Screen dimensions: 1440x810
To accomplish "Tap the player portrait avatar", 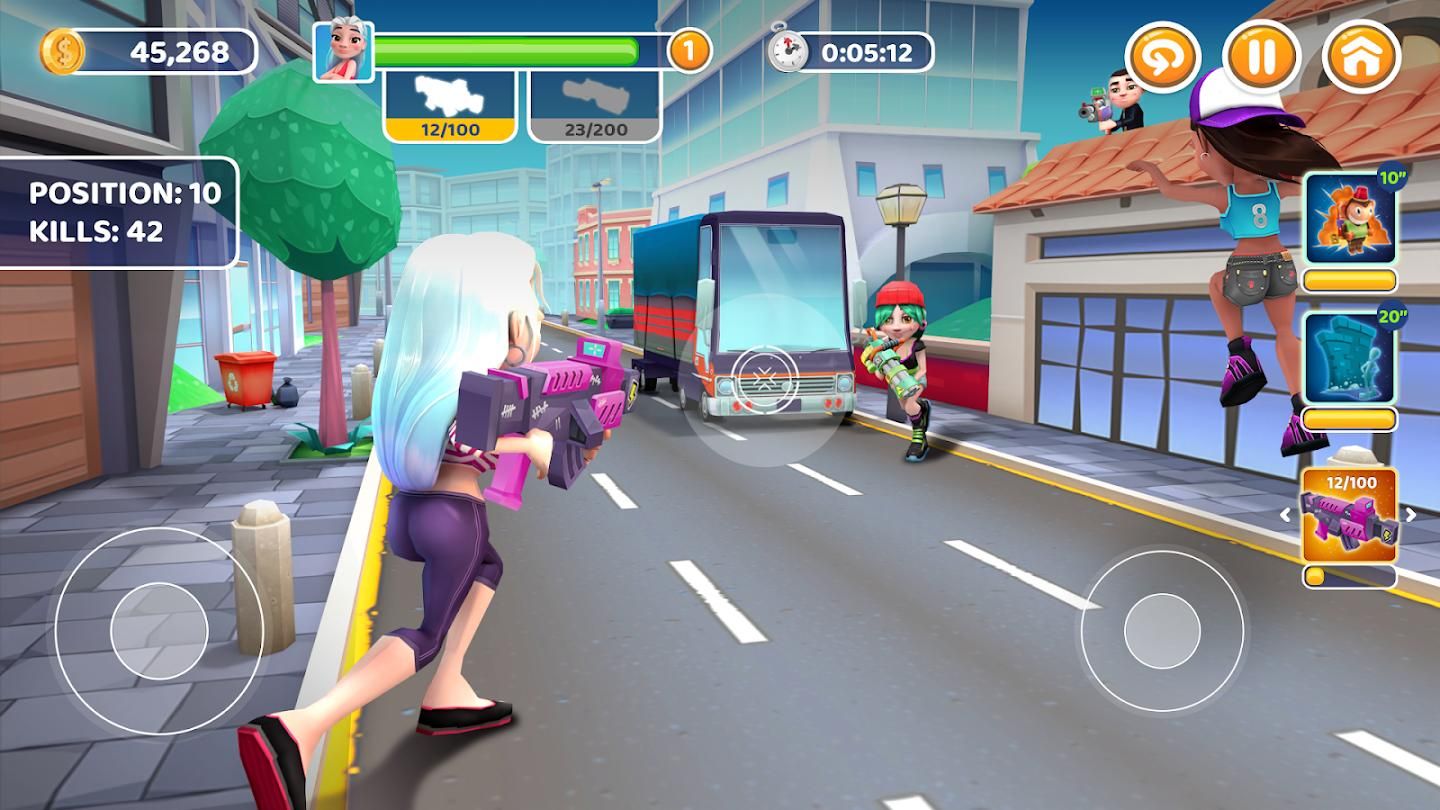I will coord(344,52).
